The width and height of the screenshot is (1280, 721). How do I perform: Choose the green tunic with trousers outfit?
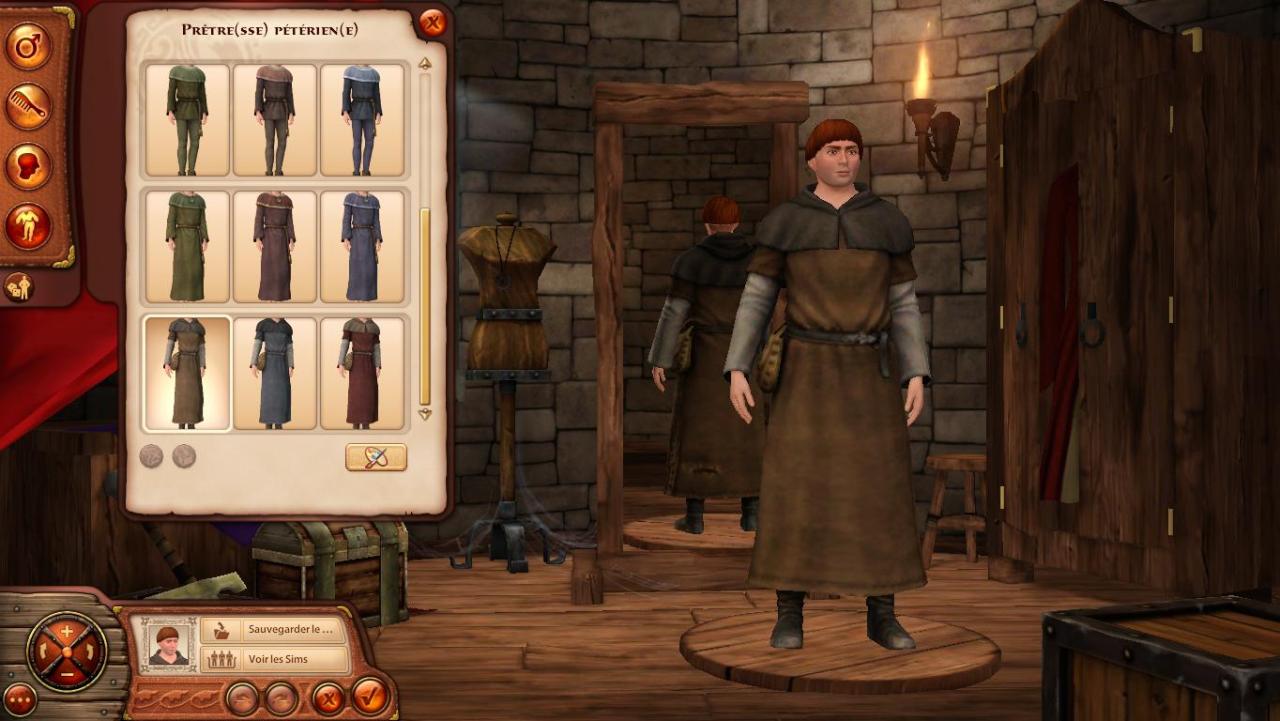pos(187,120)
